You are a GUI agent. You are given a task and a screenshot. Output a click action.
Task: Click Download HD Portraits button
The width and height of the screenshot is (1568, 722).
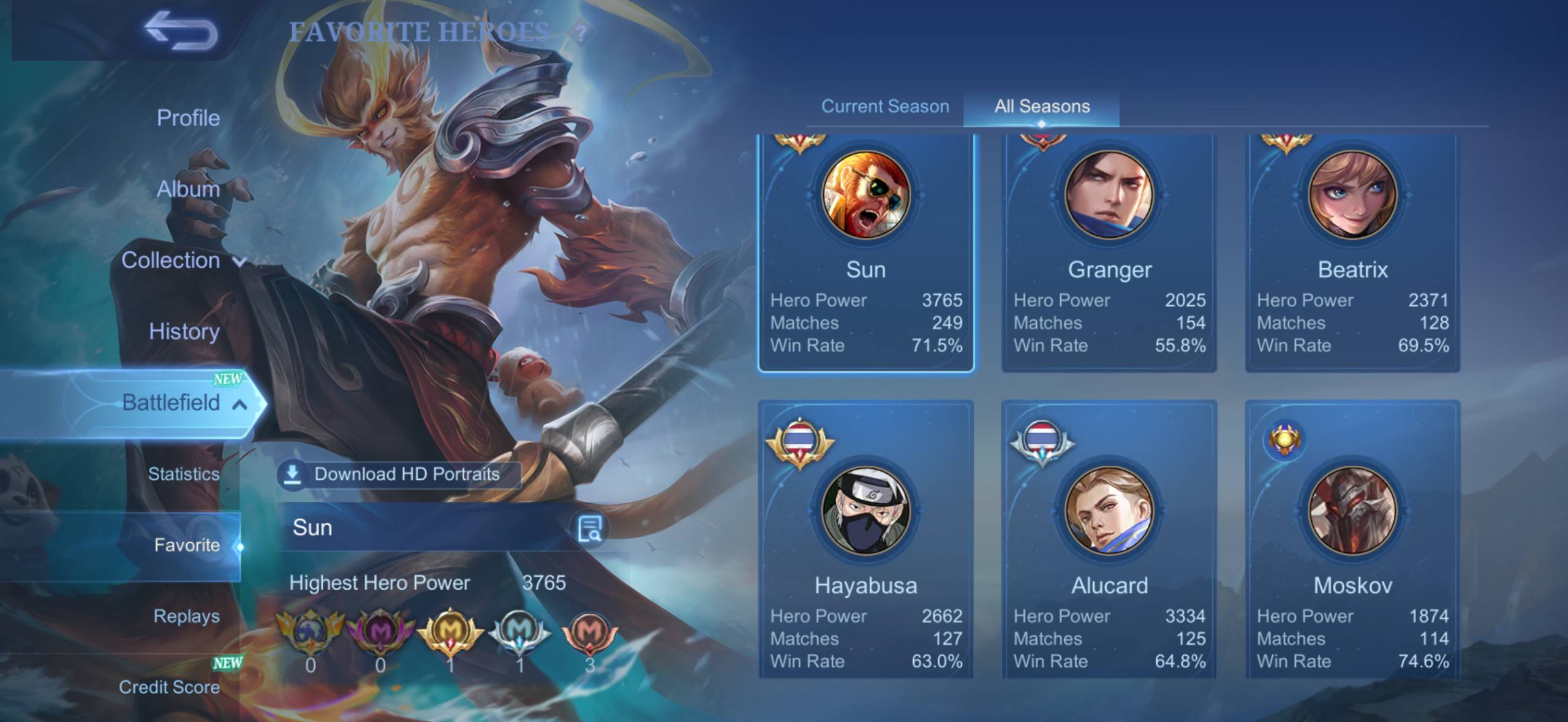coord(399,474)
